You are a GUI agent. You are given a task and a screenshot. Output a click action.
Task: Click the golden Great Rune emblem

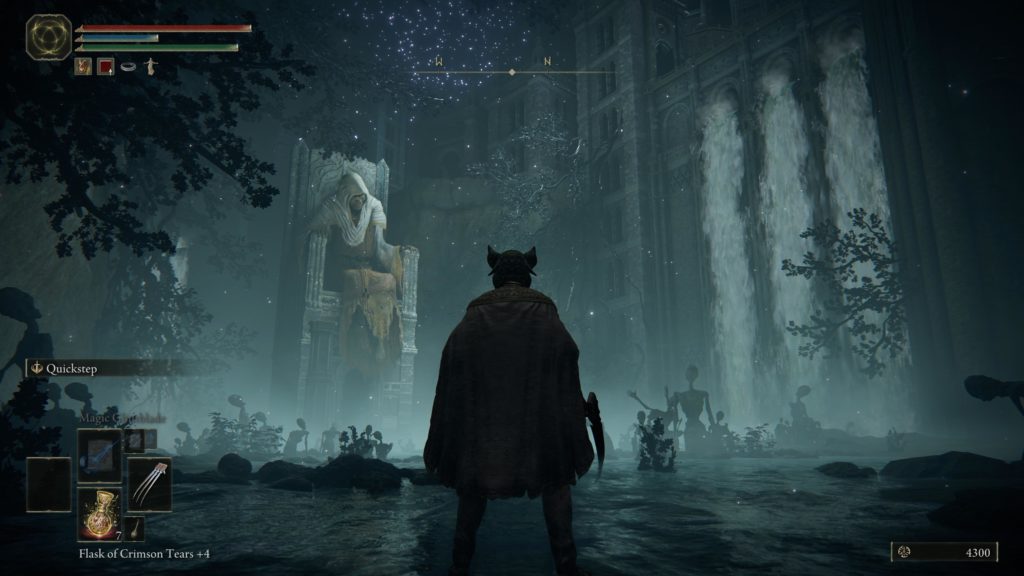tap(48, 37)
